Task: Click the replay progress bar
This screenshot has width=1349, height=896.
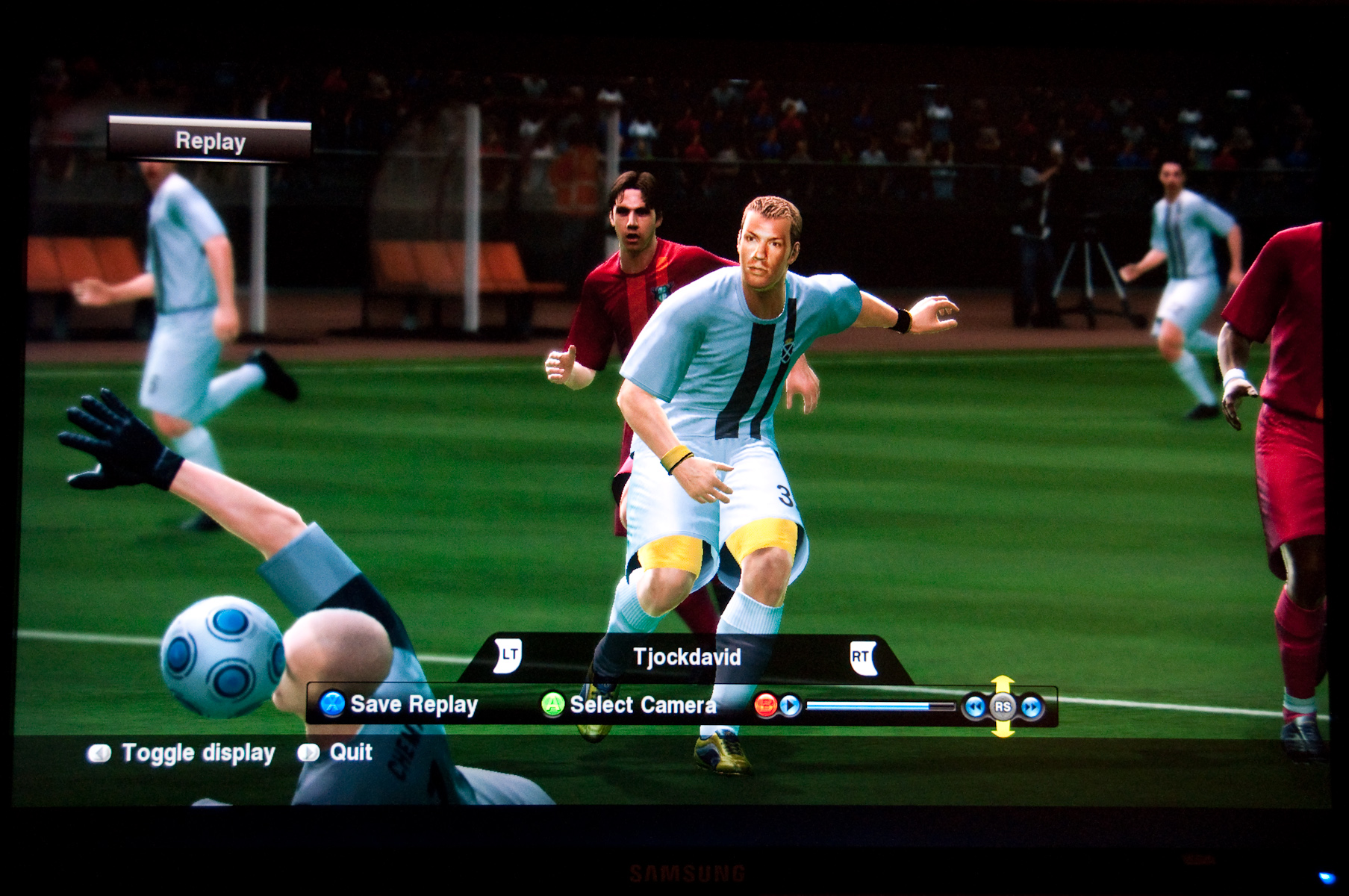Action: point(879,706)
